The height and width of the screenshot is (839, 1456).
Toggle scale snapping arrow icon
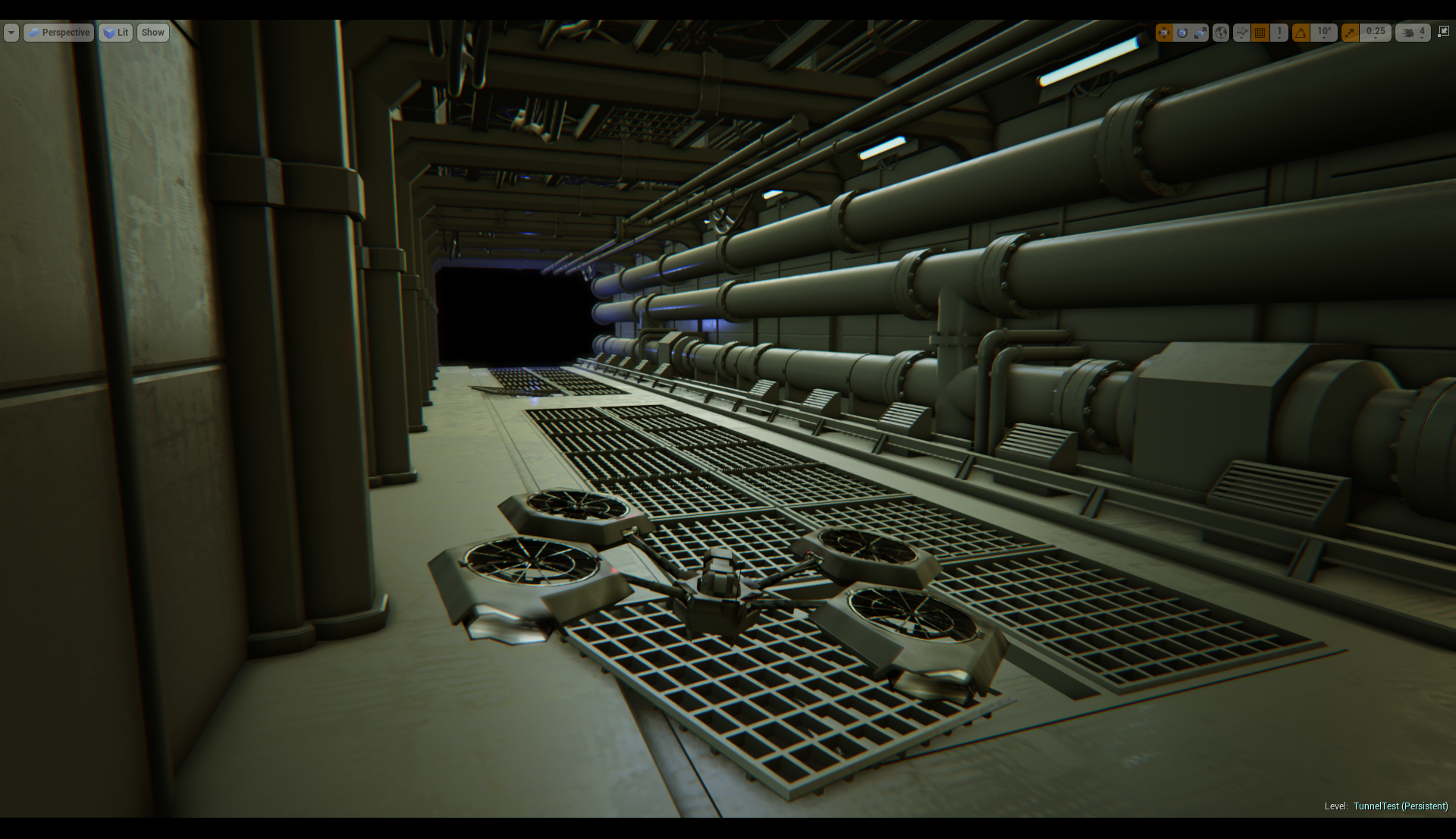(1350, 33)
